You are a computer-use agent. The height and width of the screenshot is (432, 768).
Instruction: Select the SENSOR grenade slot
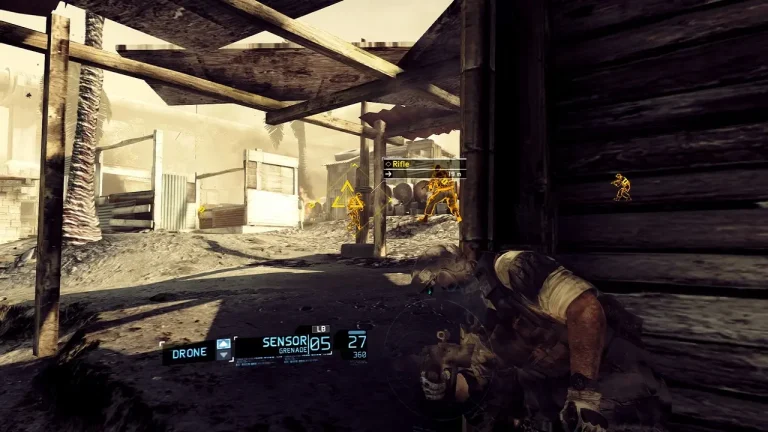tap(284, 344)
